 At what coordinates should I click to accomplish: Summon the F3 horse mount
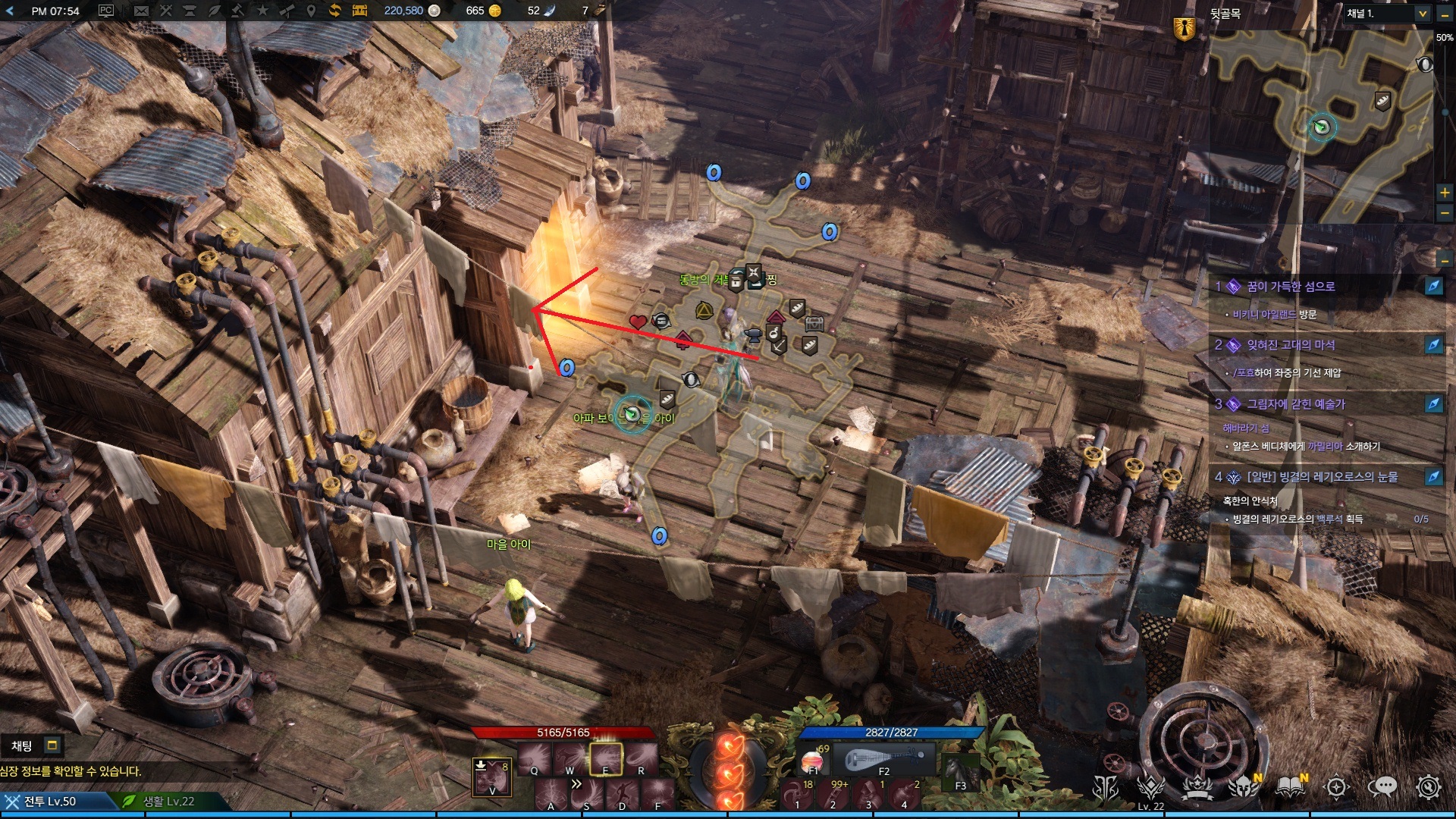click(x=960, y=773)
